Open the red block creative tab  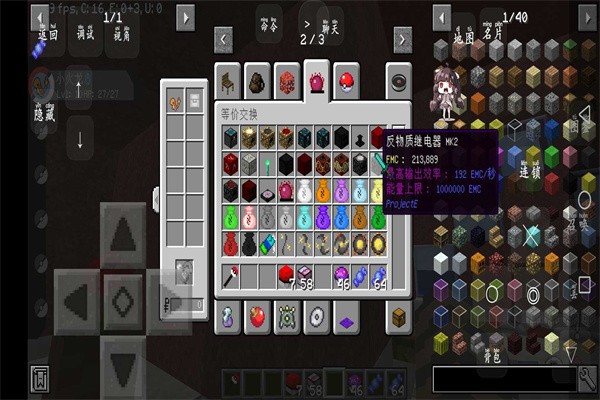coord(287,80)
